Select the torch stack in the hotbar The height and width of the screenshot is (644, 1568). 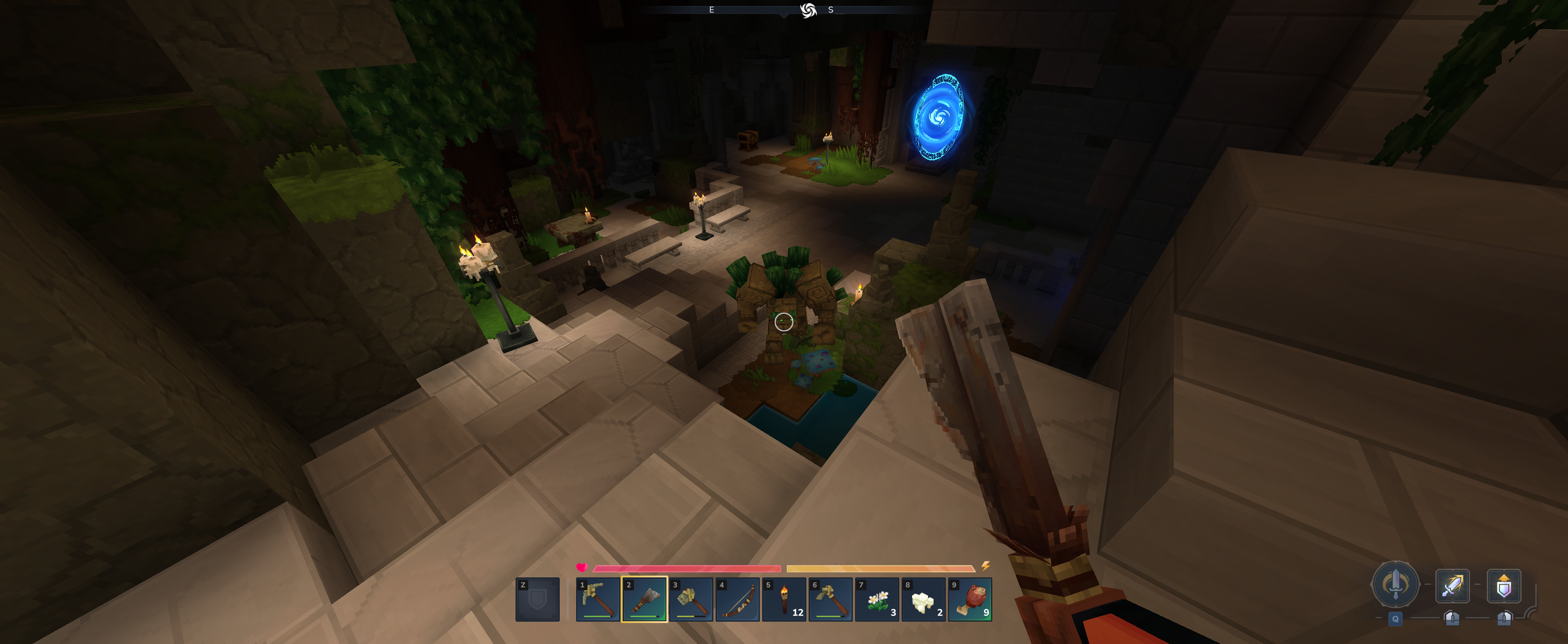(x=784, y=599)
